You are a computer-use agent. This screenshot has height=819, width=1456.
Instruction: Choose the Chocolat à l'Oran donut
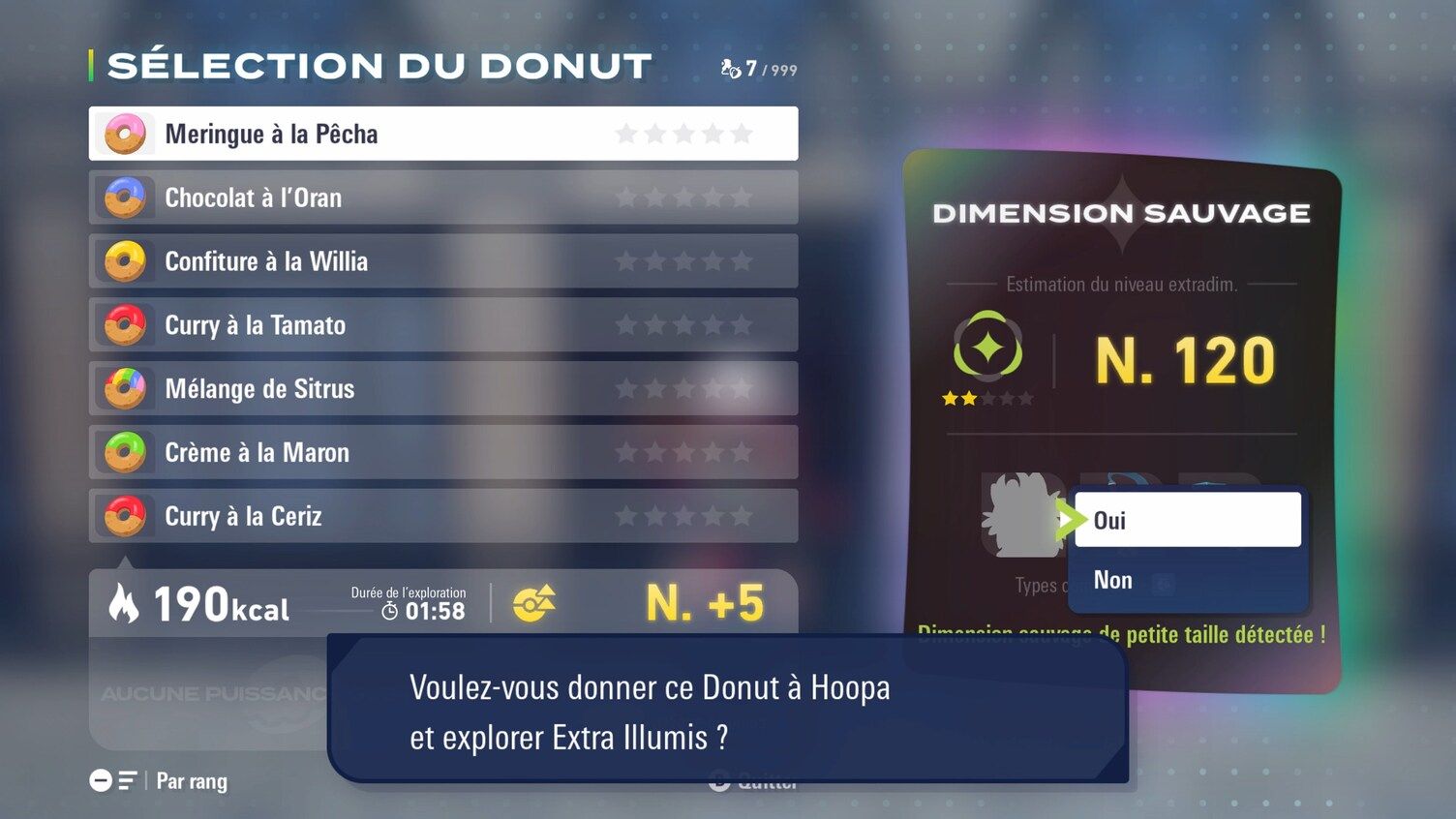442,197
